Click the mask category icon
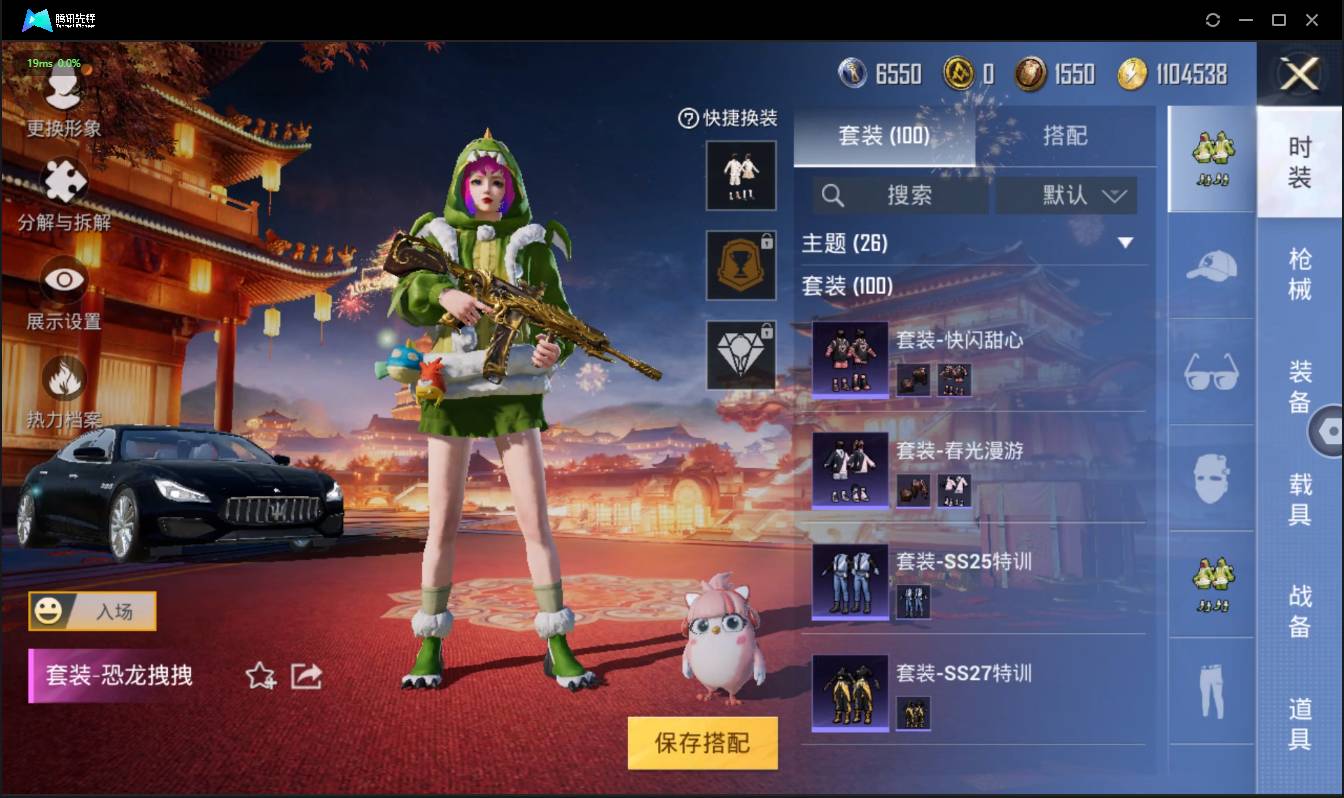1344x798 pixels. pos(1210,478)
